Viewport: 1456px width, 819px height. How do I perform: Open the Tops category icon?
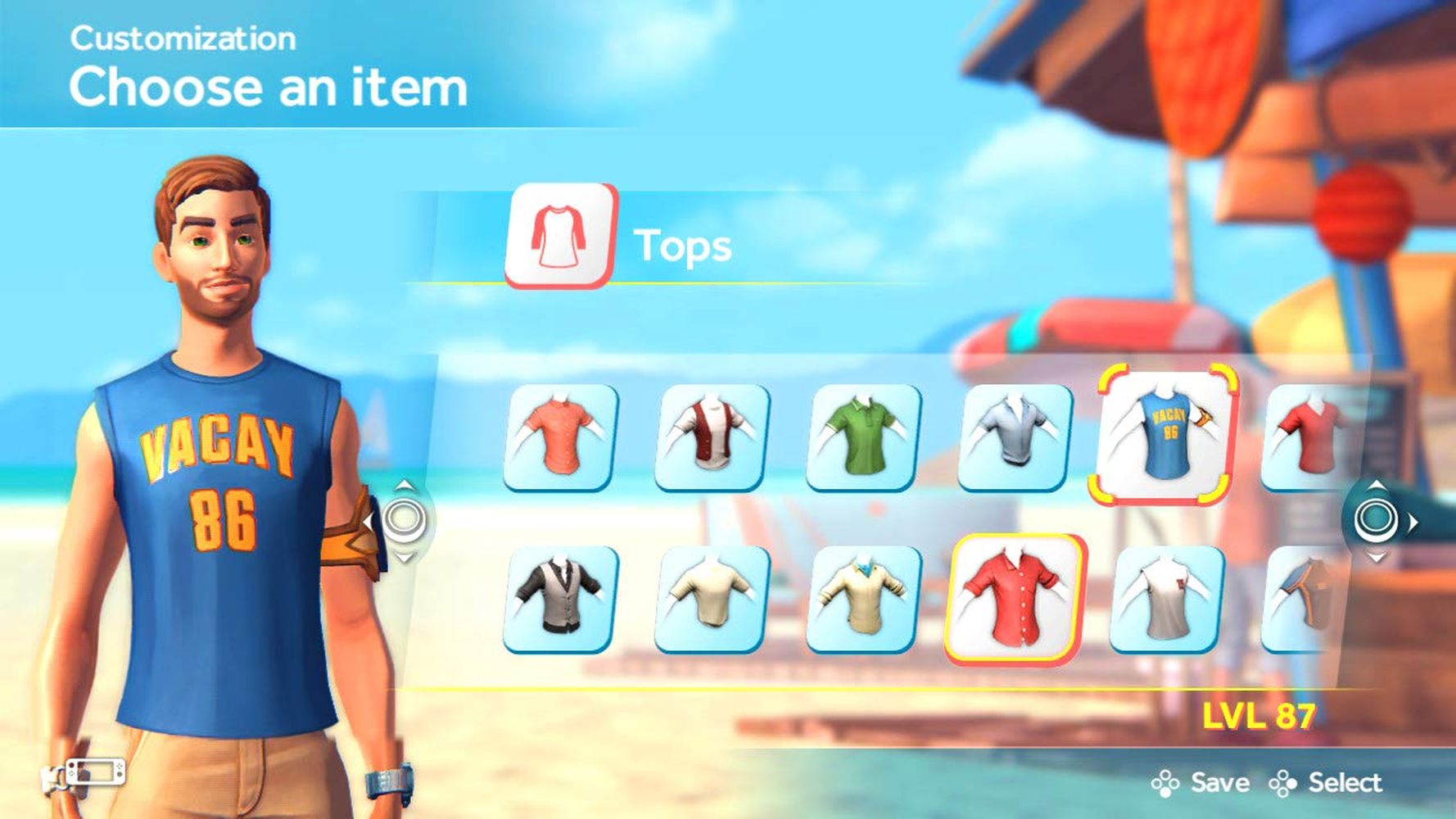point(561,236)
